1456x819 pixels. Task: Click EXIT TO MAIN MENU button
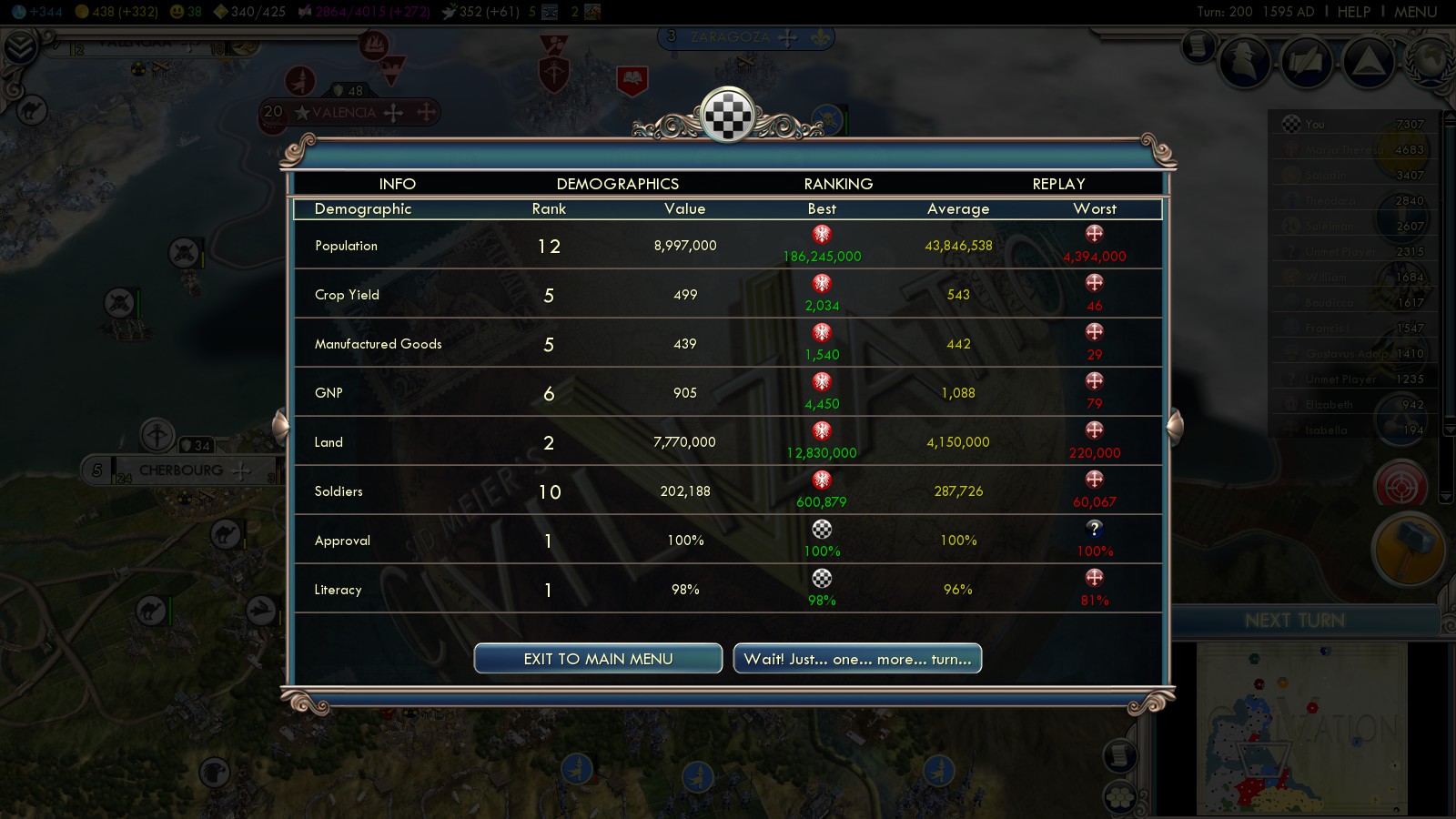pyautogui.click(x=598, y=659)
